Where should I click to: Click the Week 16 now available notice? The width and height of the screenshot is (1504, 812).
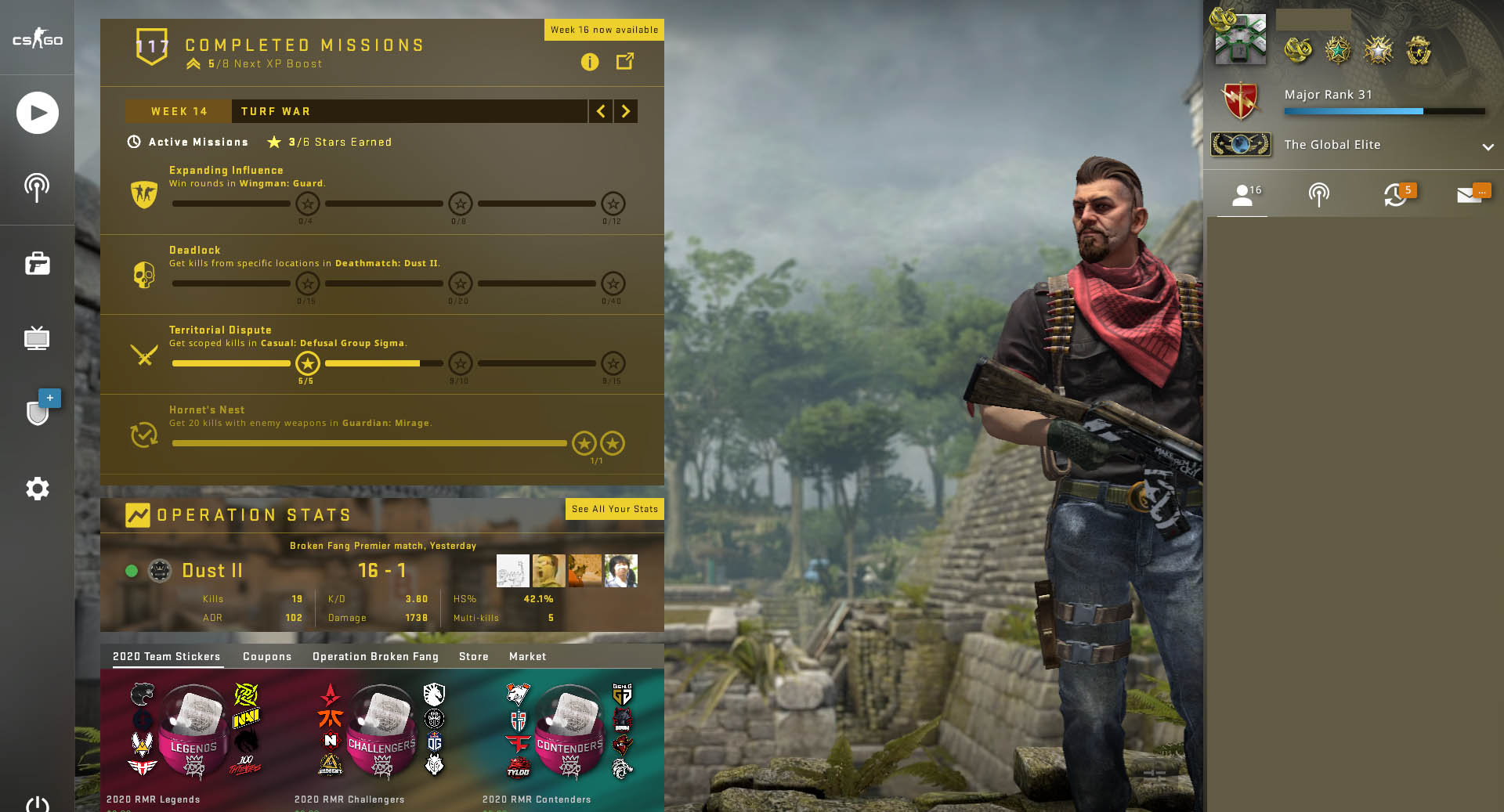(604, 30)
